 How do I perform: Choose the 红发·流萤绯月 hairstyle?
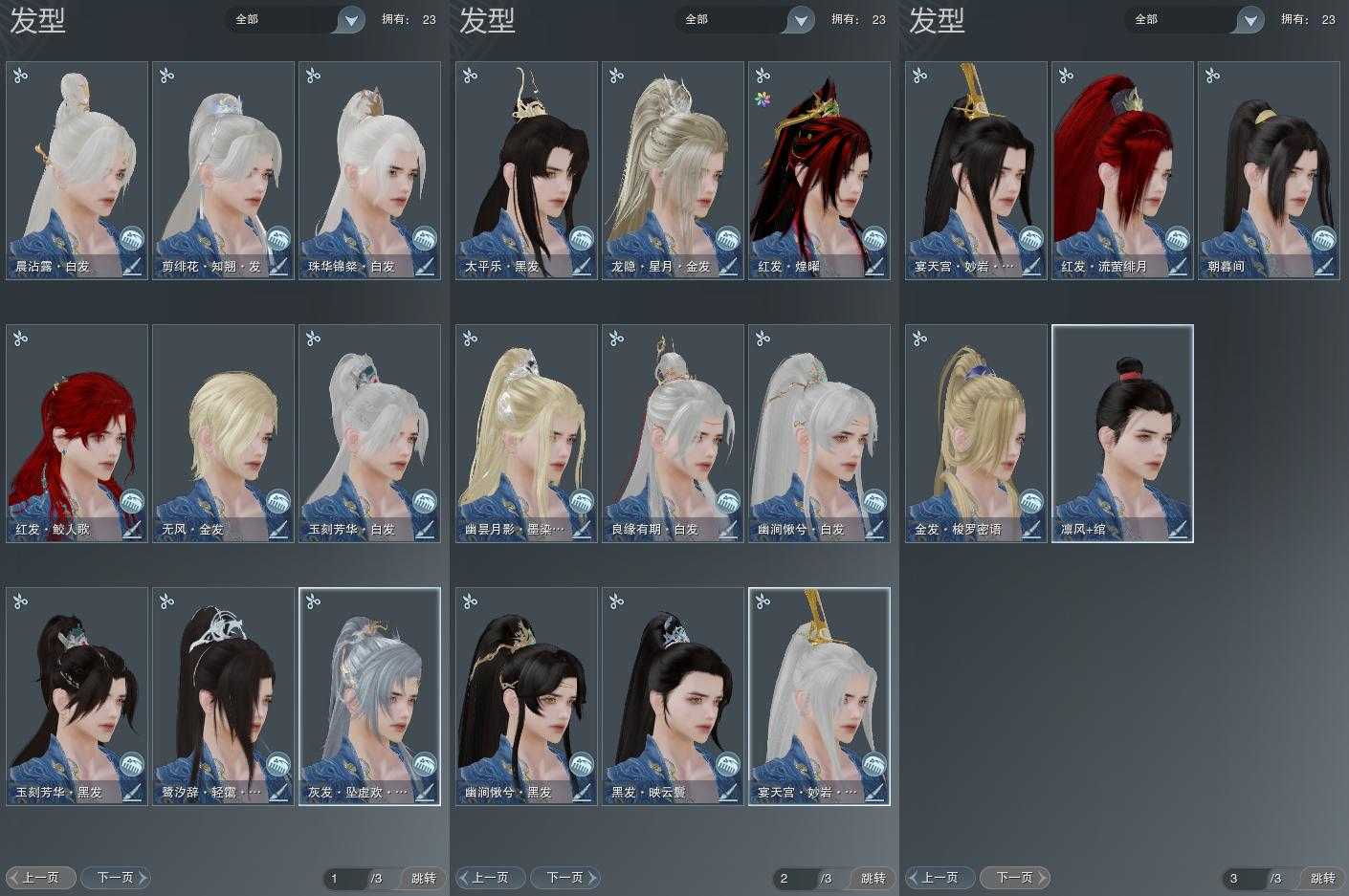(1123, 170)
